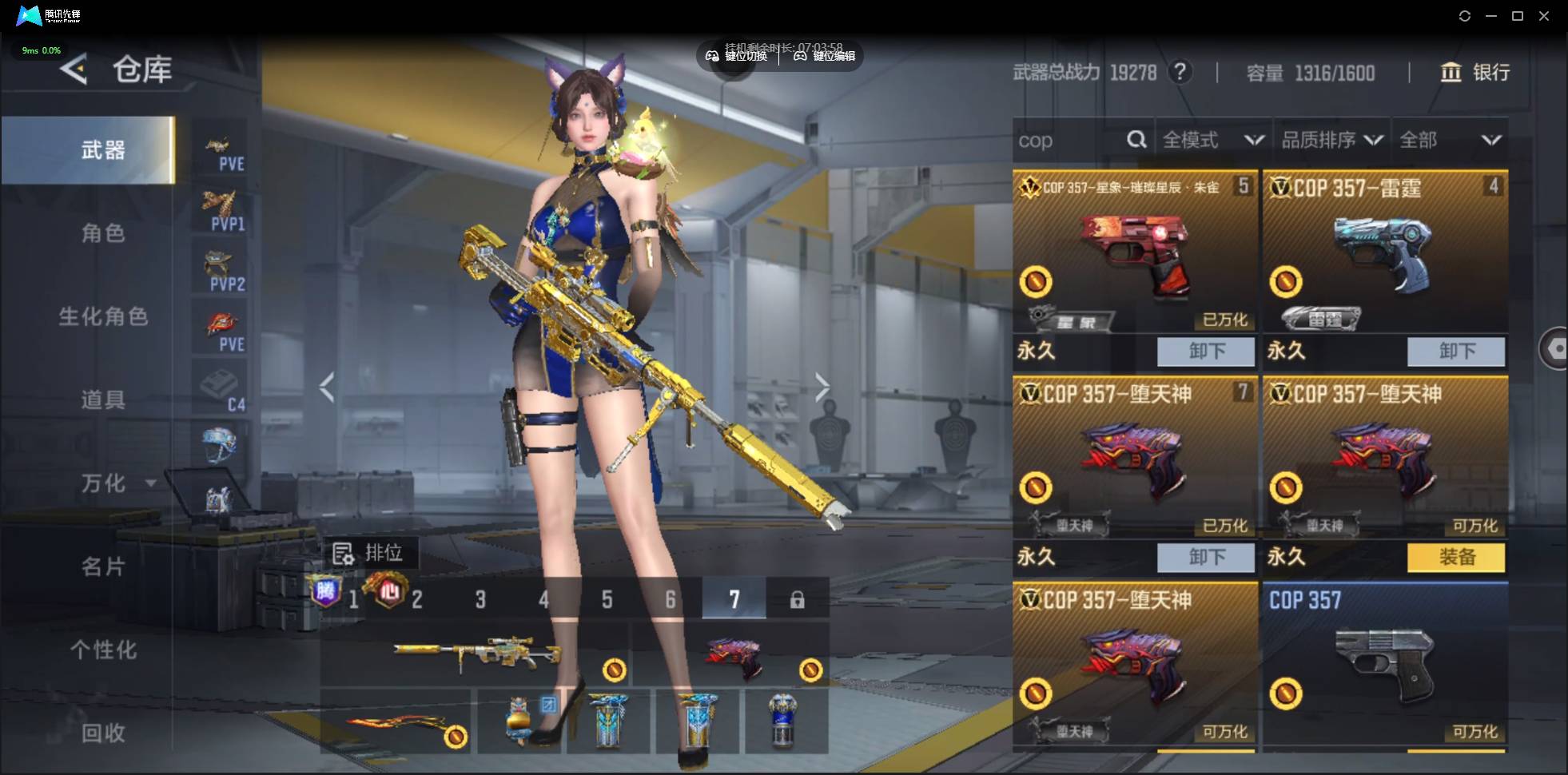The height and width of the screenshot is (775, 1568).
Task: Show the next character with right arrow
Action: (x=822, y=387)
